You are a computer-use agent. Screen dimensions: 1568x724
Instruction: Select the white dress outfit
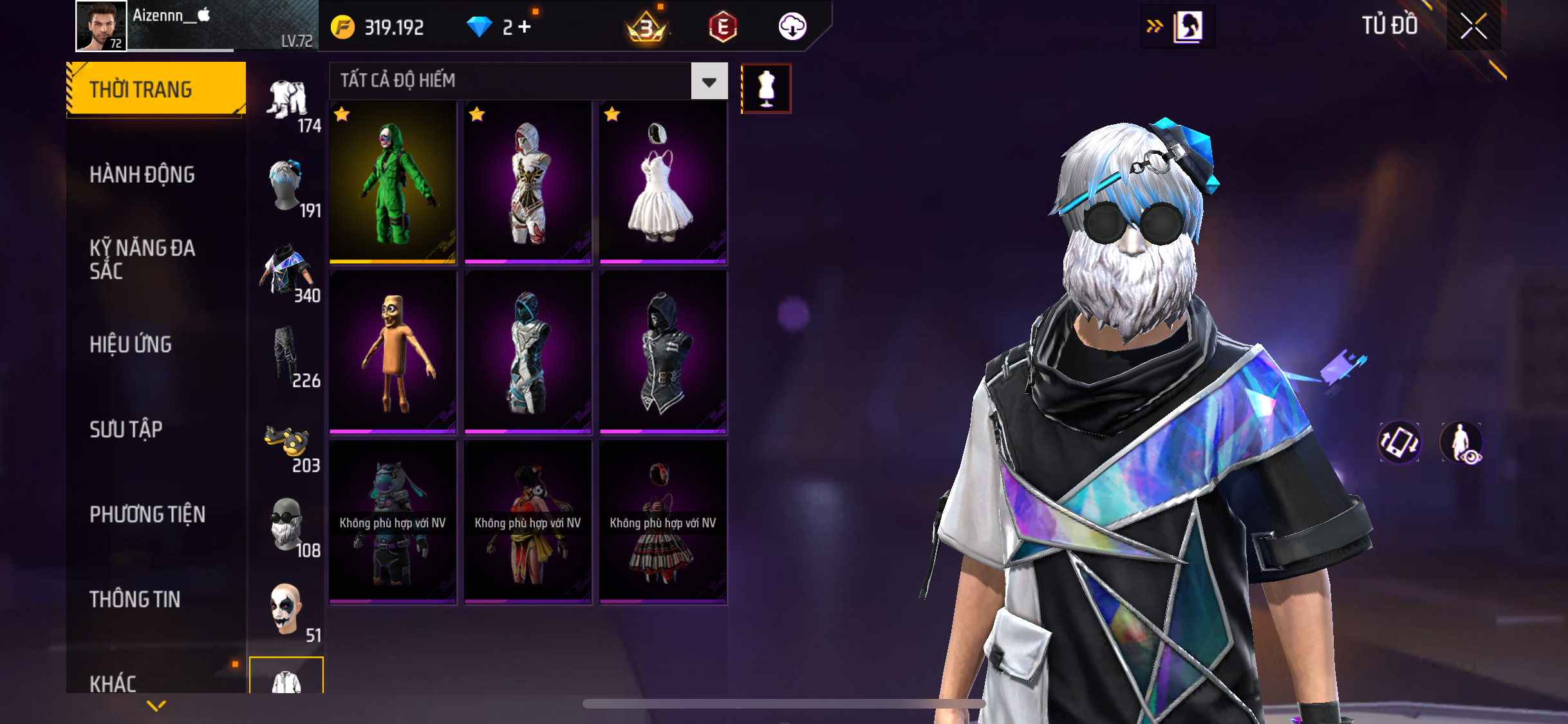663,183
